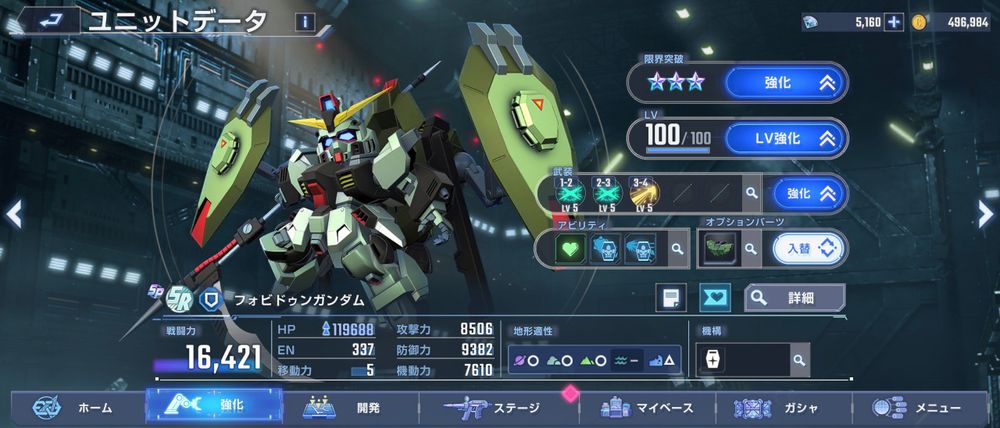Screen dimensions: 1000x428
Task: Add more gems with the plus button
Action: point(894,22)
